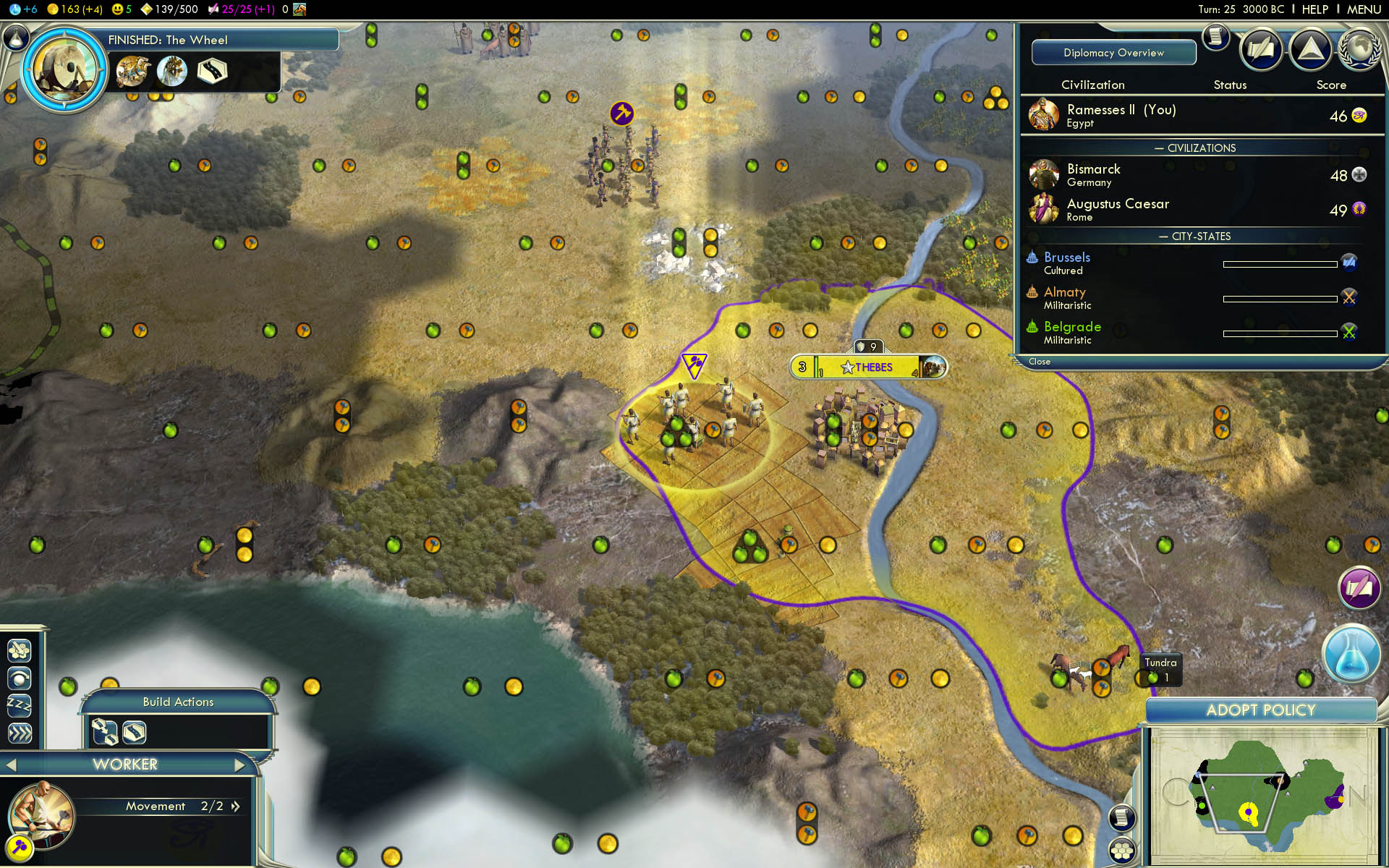Skip the worker's turn with the arrows icon
The width and height of the screenshot is (1389, 868).
(x=20, y=733)
